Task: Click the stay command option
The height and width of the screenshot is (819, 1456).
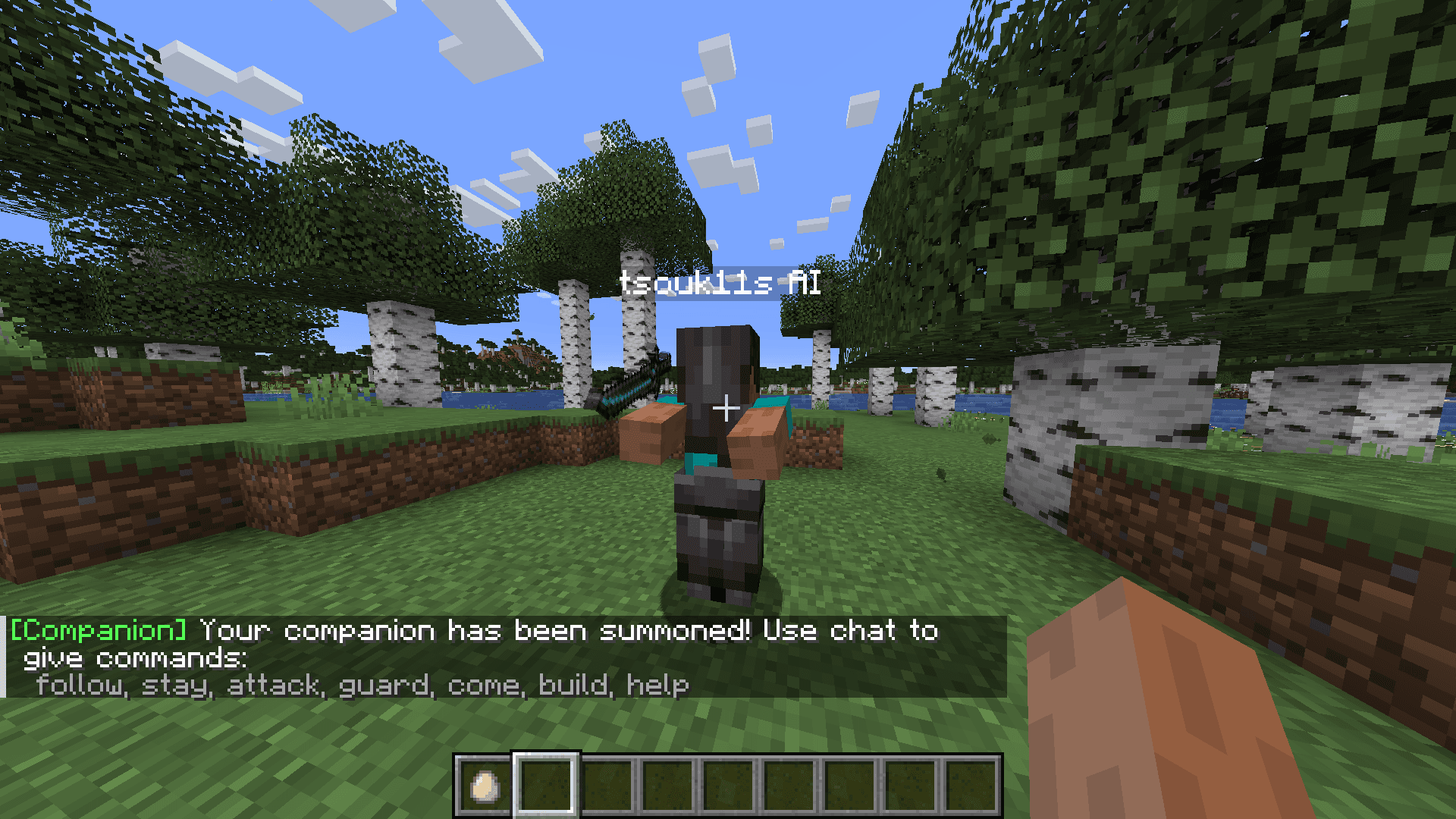Action: click(x=176, y=683)
